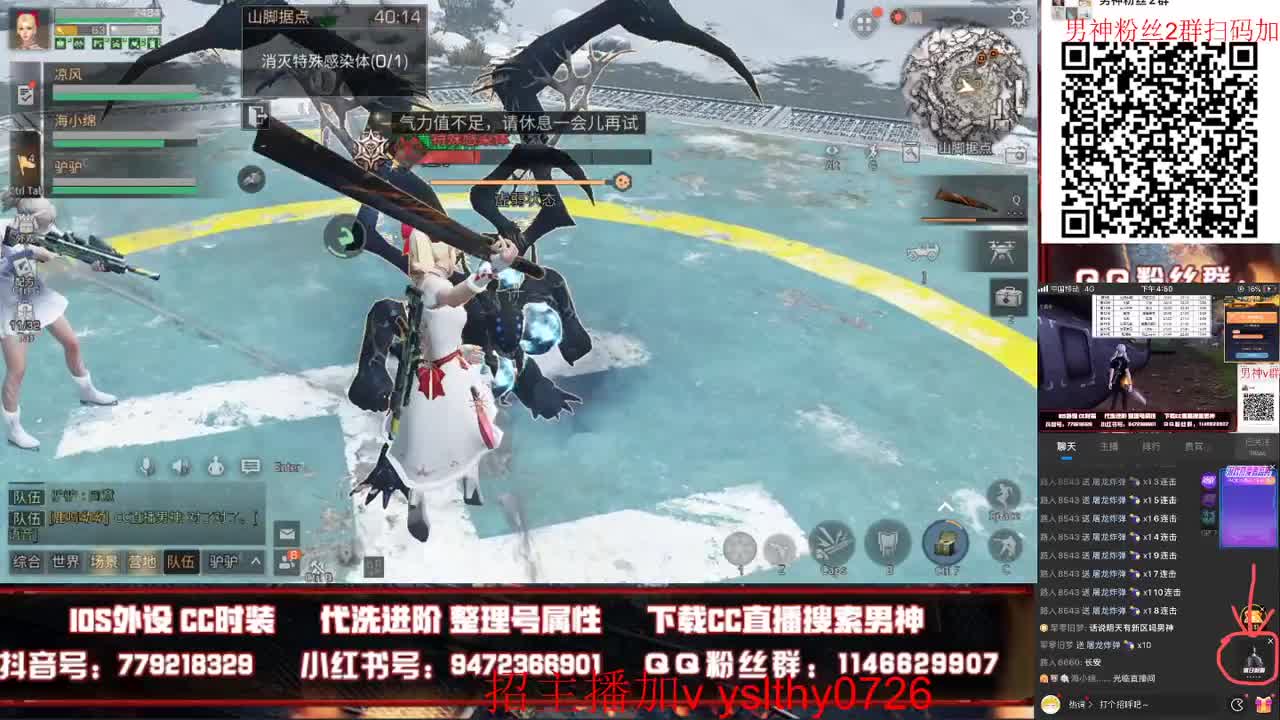The image size is (1280, 720).
Task: Open the medkit supply icon
Action: pyautogui.click(x=1009, y=296)
